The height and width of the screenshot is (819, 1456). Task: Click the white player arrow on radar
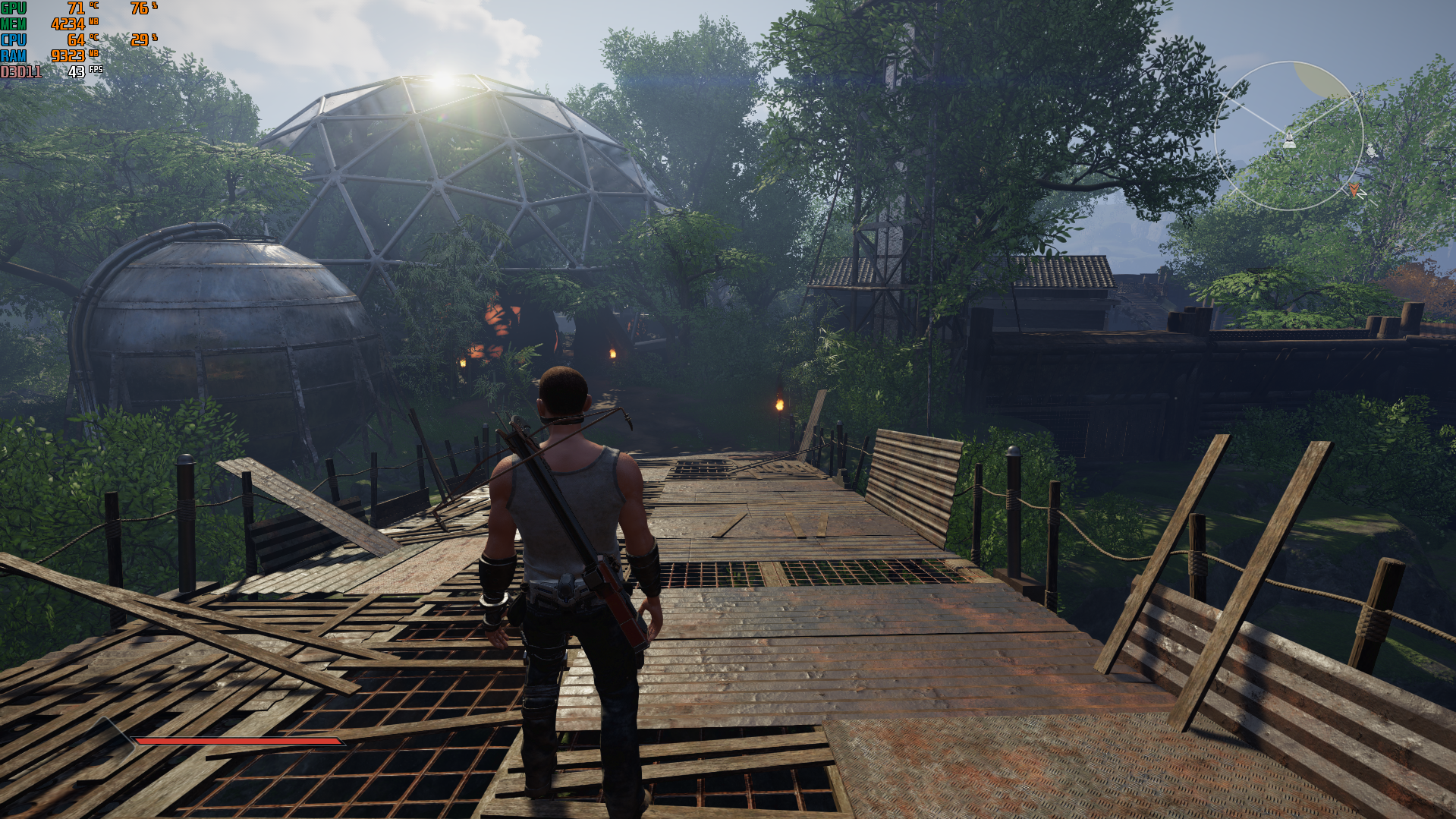point(1288,139)
